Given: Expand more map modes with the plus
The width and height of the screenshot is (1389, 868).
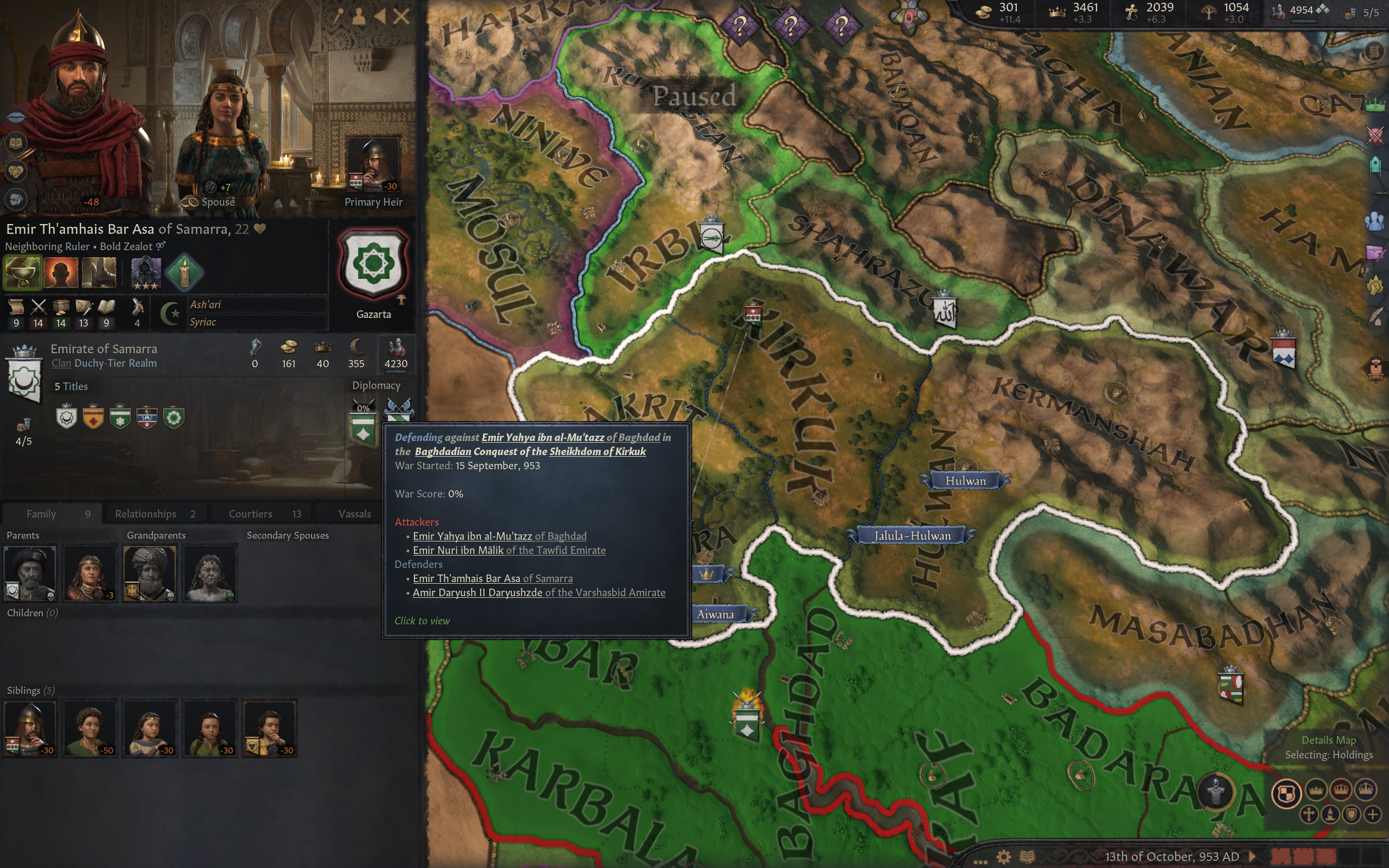Looking at the screenshot, I should pos(1372,815).
